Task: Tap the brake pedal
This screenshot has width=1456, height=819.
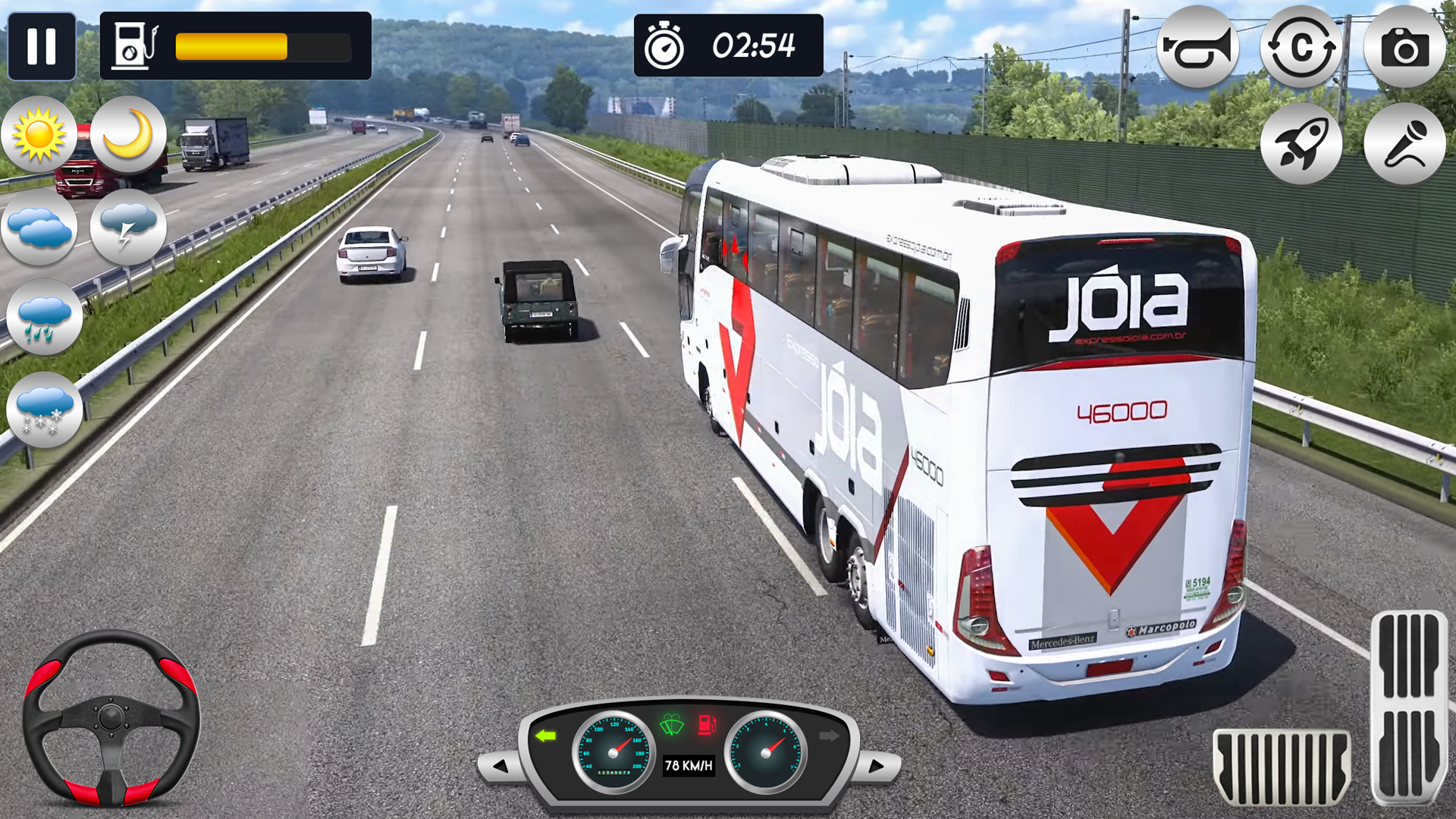Action: pyautogui.click(x=1281, y=767)
